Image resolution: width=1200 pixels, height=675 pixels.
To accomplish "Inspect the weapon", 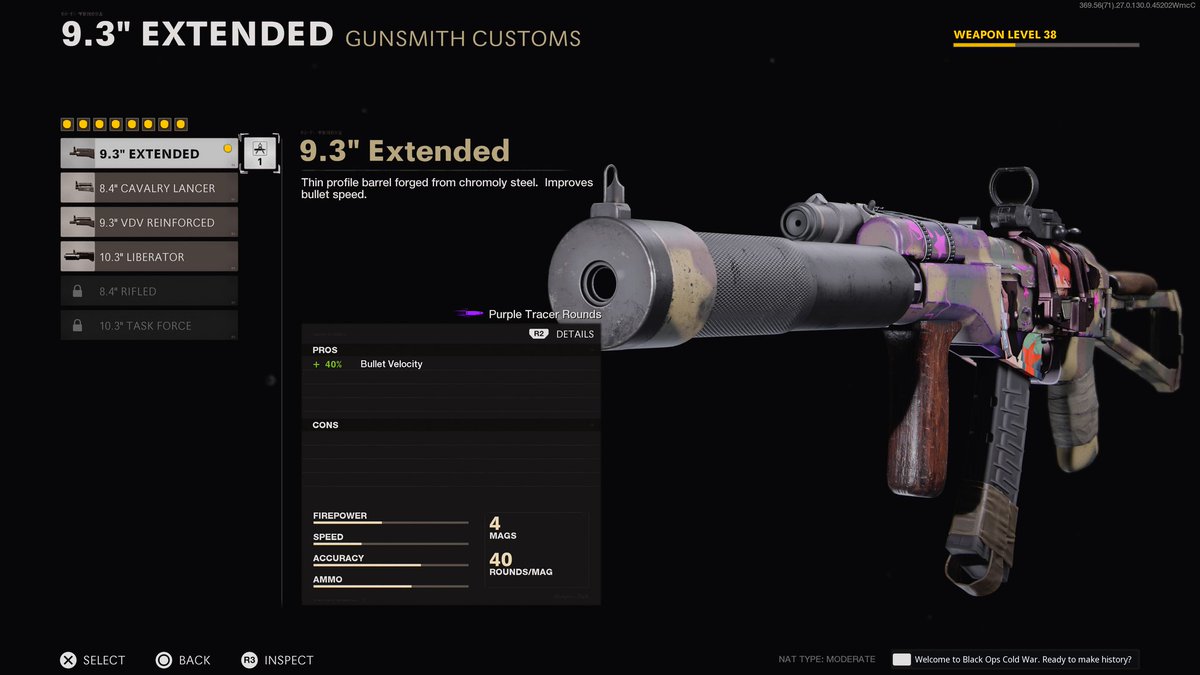I will tap(277, 660).
